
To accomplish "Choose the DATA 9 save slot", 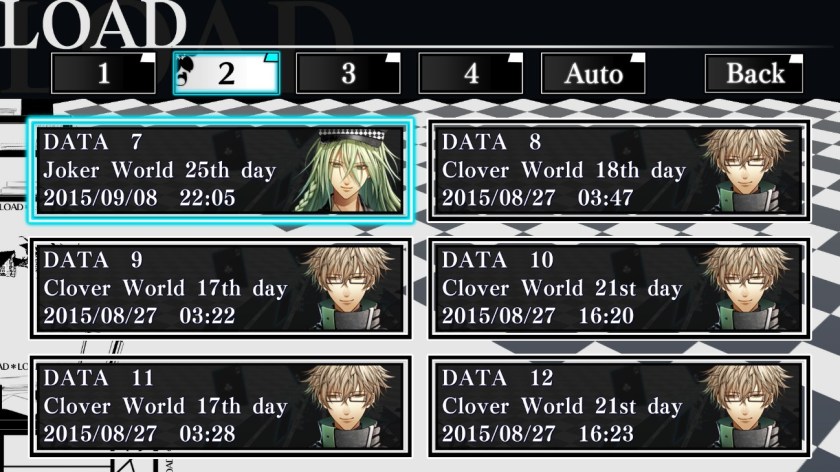I will click(x=220, y=288).
